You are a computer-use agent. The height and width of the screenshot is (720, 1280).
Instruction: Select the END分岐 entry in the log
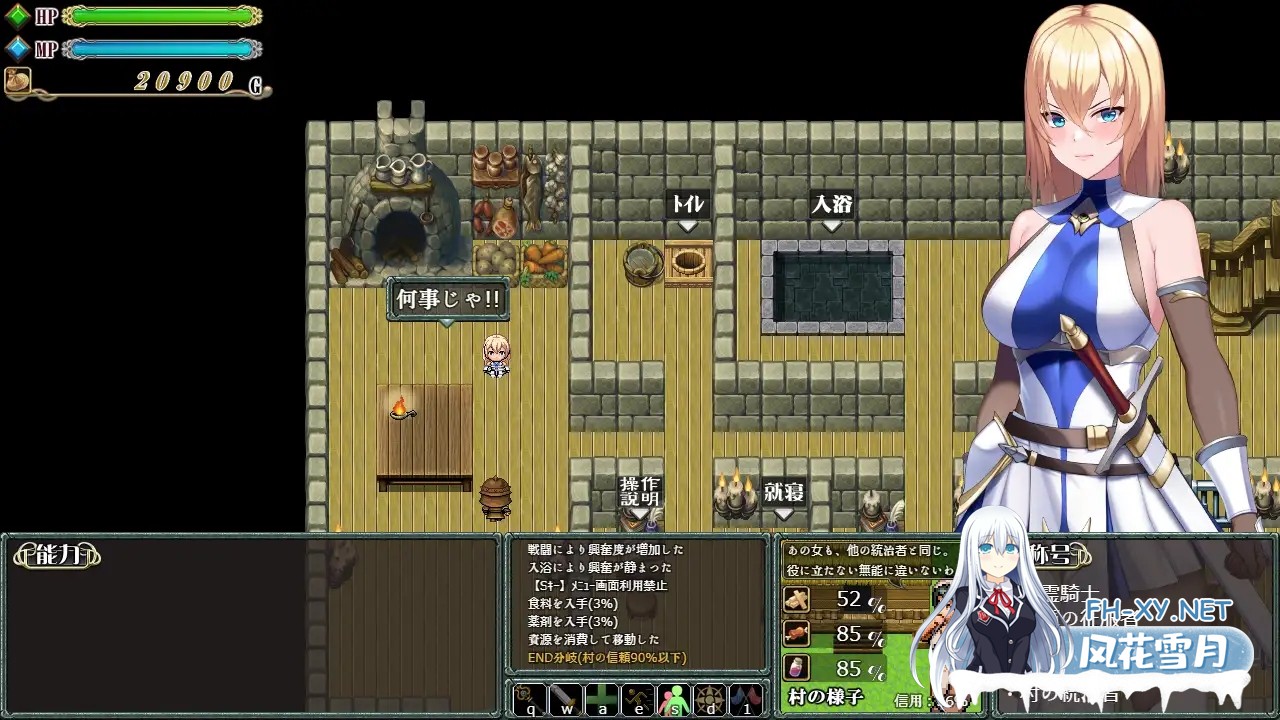610,656
